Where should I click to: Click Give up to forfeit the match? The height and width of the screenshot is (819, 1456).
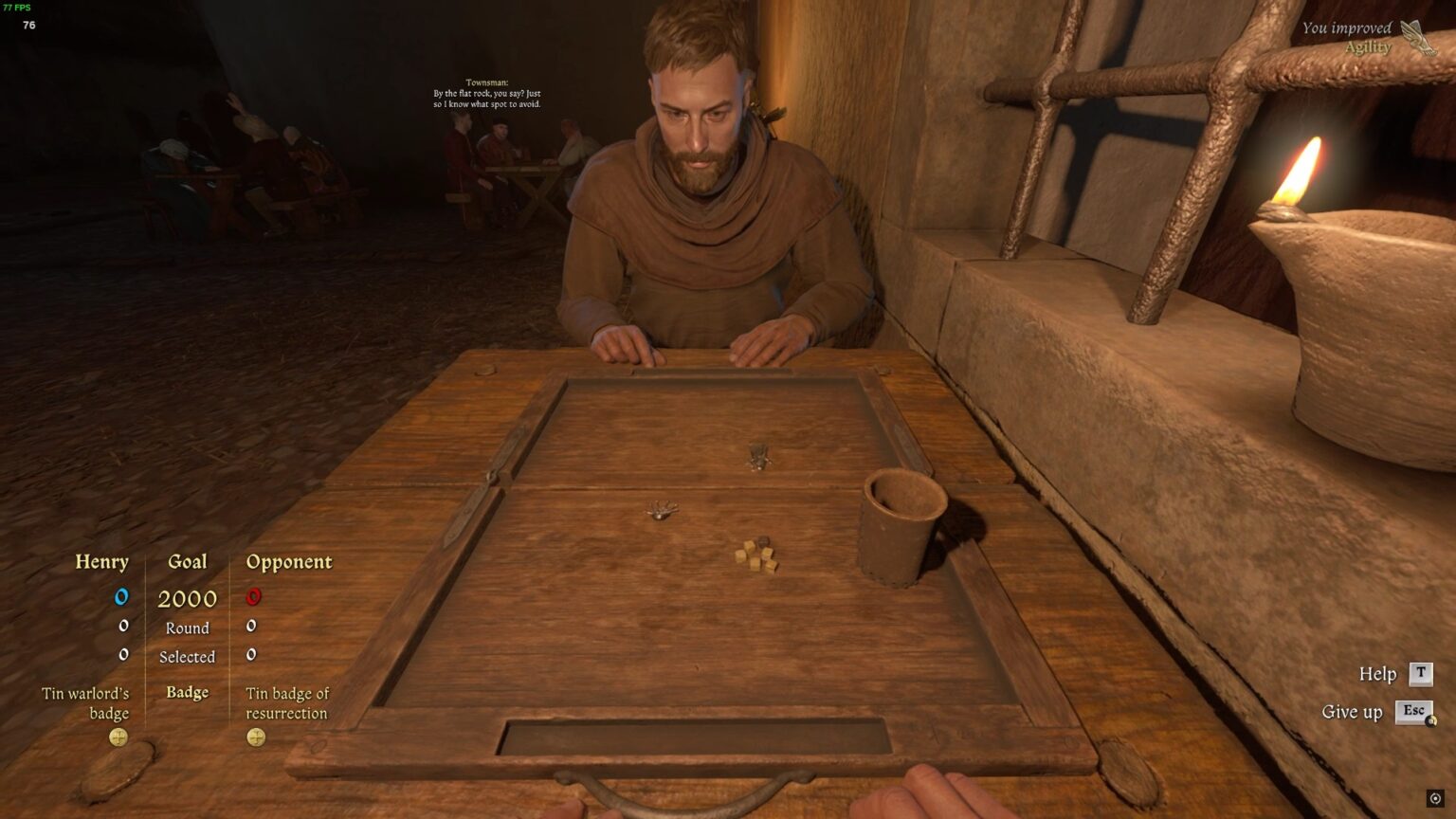1353,712
